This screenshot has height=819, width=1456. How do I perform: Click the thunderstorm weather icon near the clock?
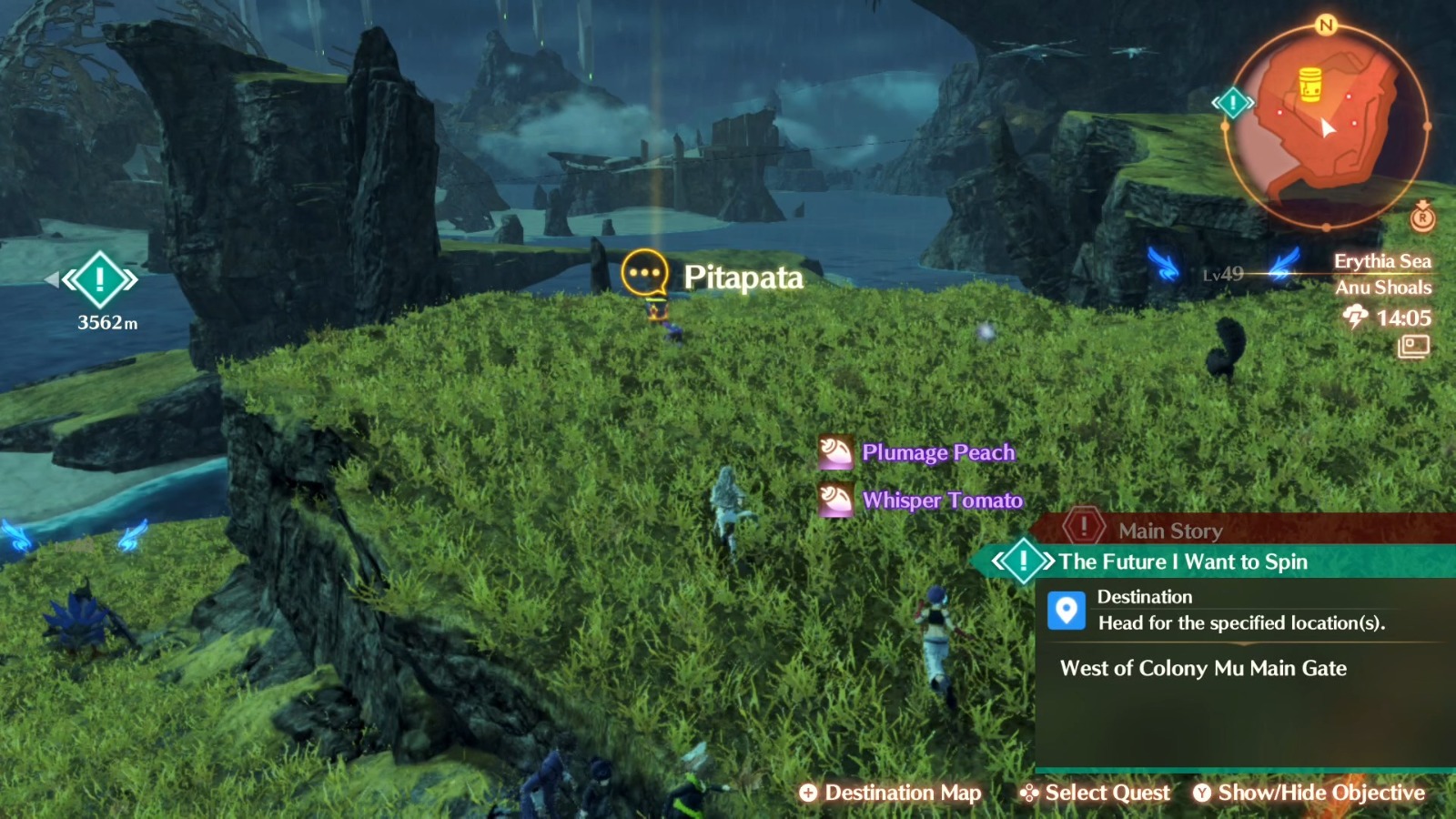coord(1354,316)
